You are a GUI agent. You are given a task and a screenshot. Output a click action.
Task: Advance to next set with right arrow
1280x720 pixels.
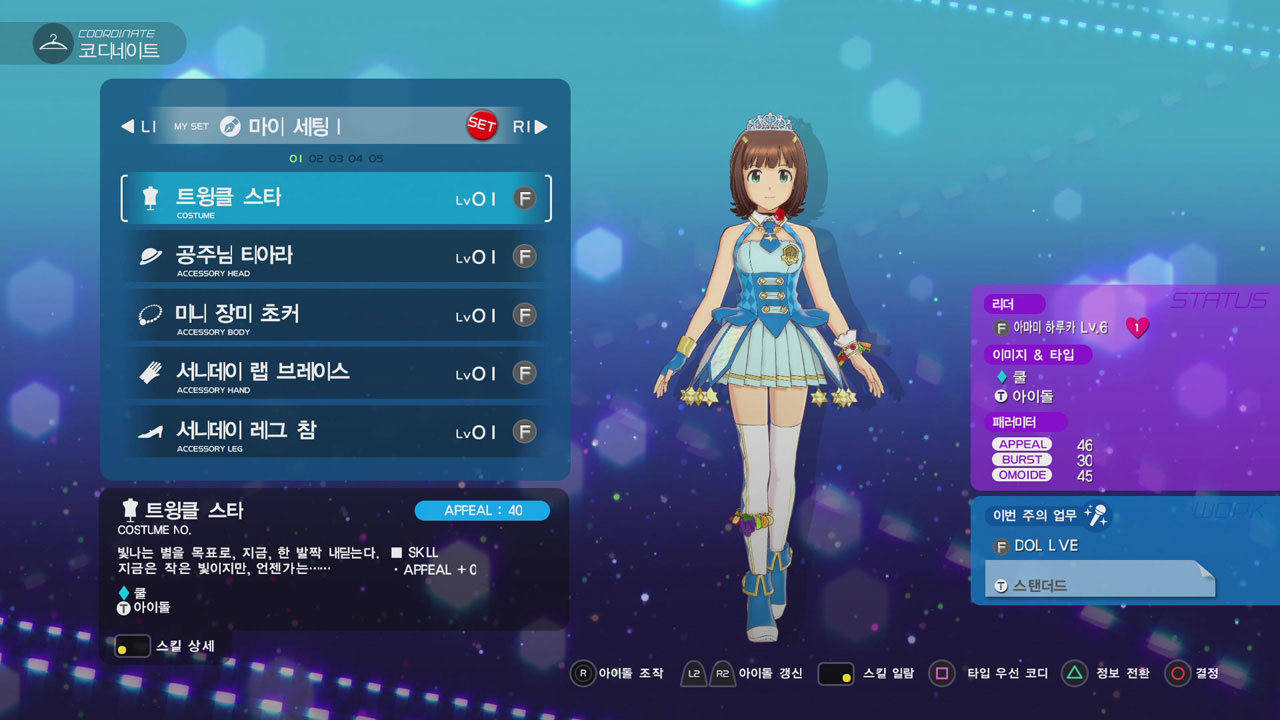click(541, 127)
